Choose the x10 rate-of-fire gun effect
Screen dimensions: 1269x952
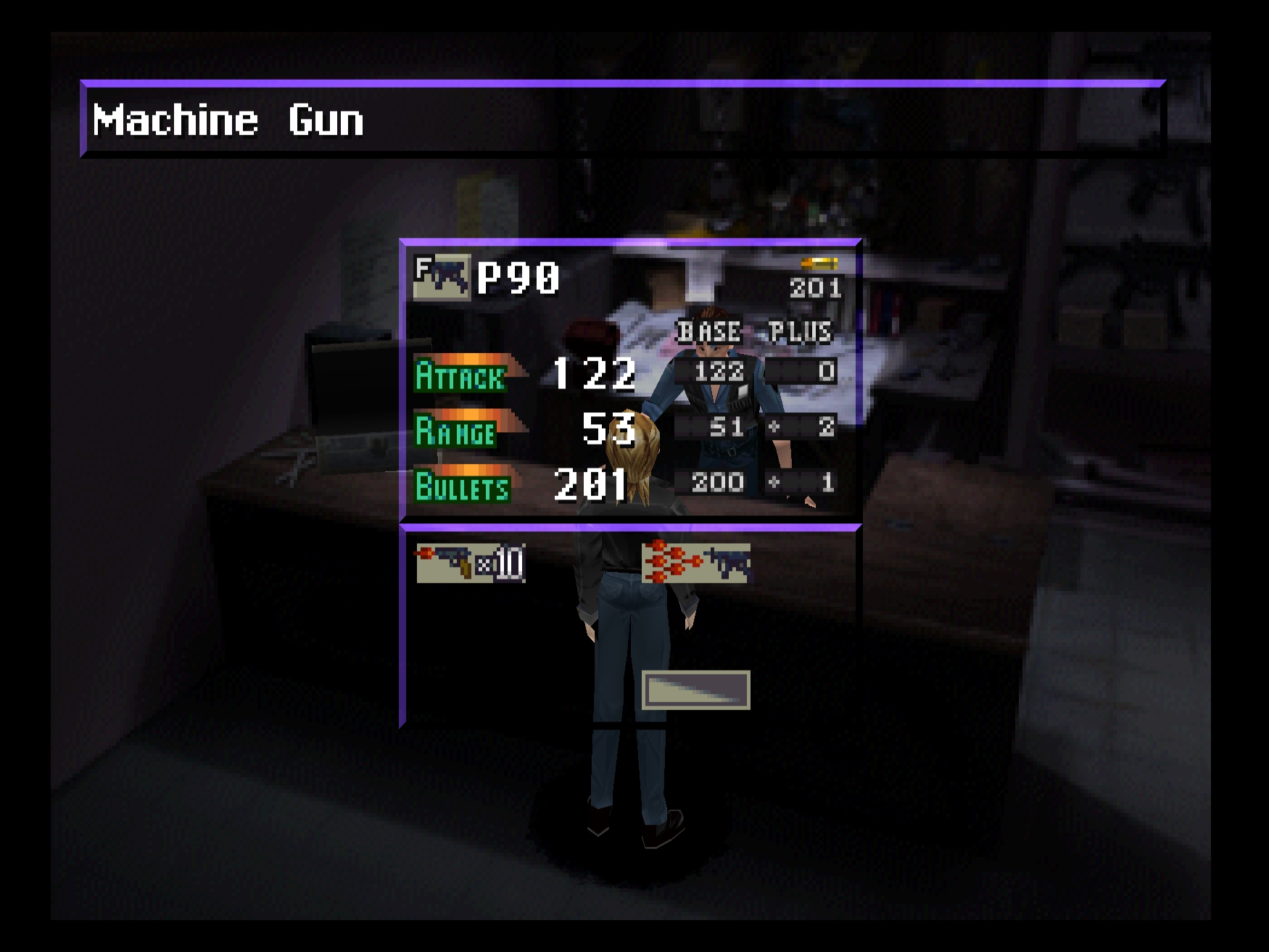[470, 563]
